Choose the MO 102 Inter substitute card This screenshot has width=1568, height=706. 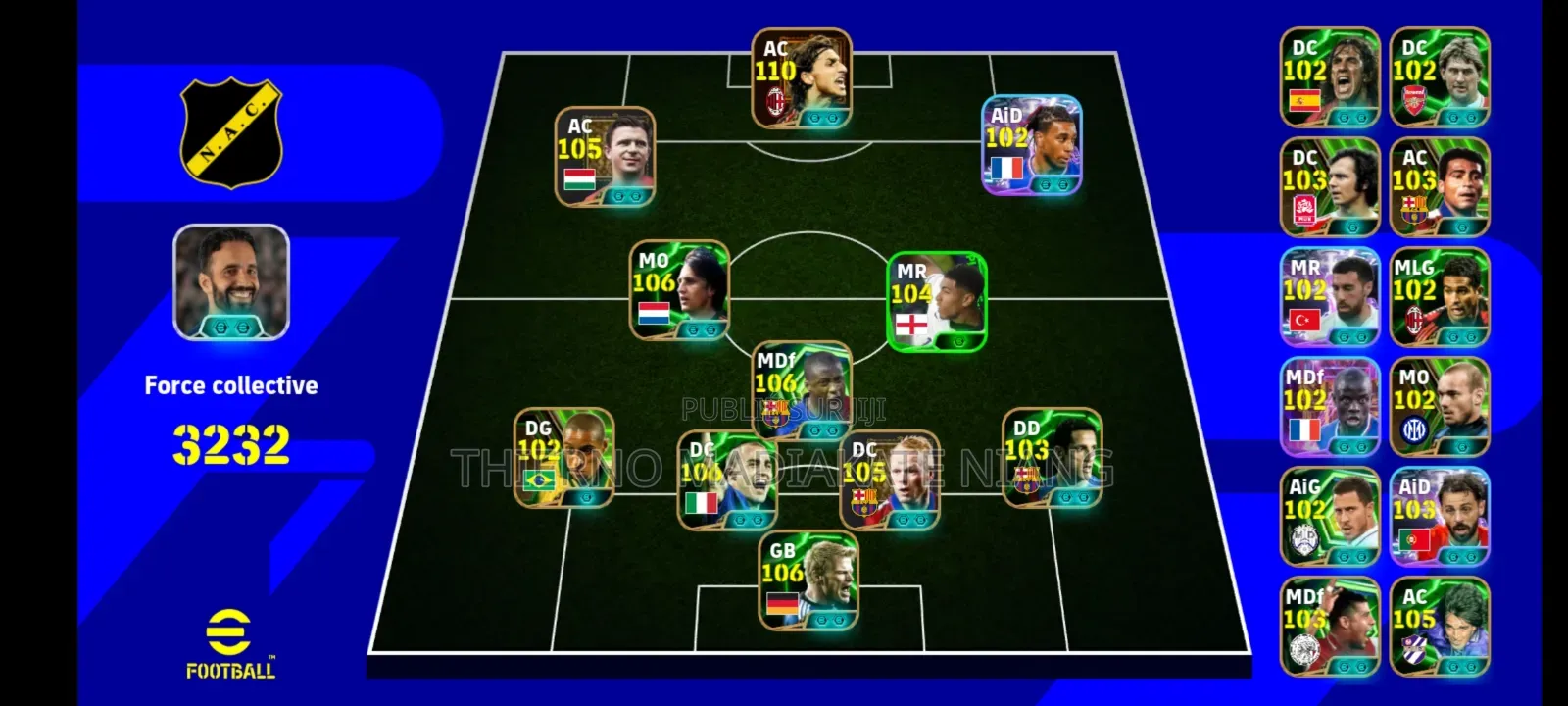pyautogui.click(x=1440, y=407)
